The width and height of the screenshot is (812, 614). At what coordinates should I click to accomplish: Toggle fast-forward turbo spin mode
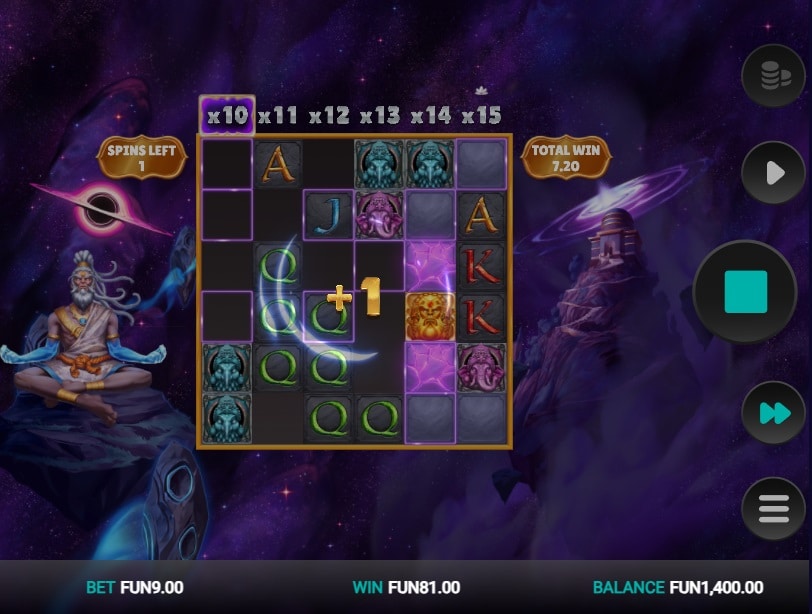click(773, 414)
